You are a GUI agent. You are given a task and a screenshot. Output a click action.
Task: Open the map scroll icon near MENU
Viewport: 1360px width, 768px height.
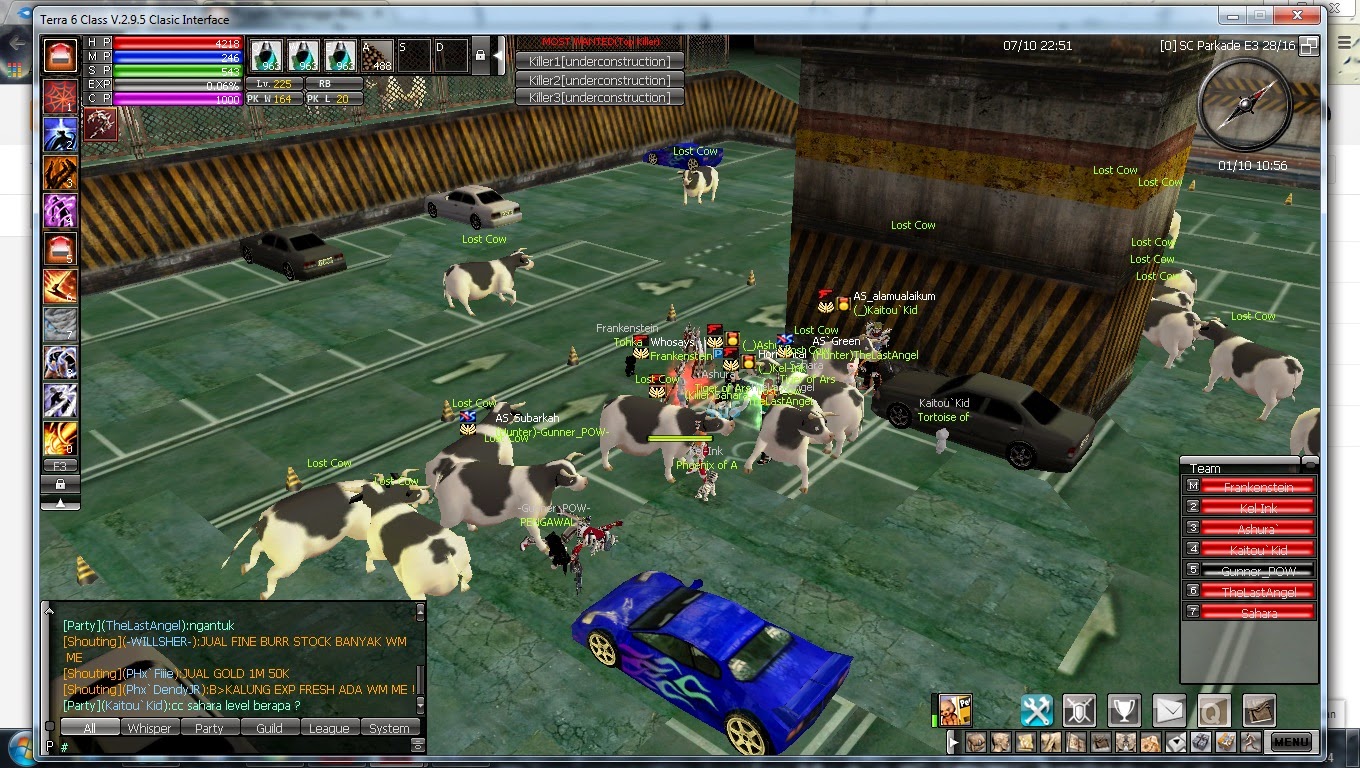coord(1258,711)
